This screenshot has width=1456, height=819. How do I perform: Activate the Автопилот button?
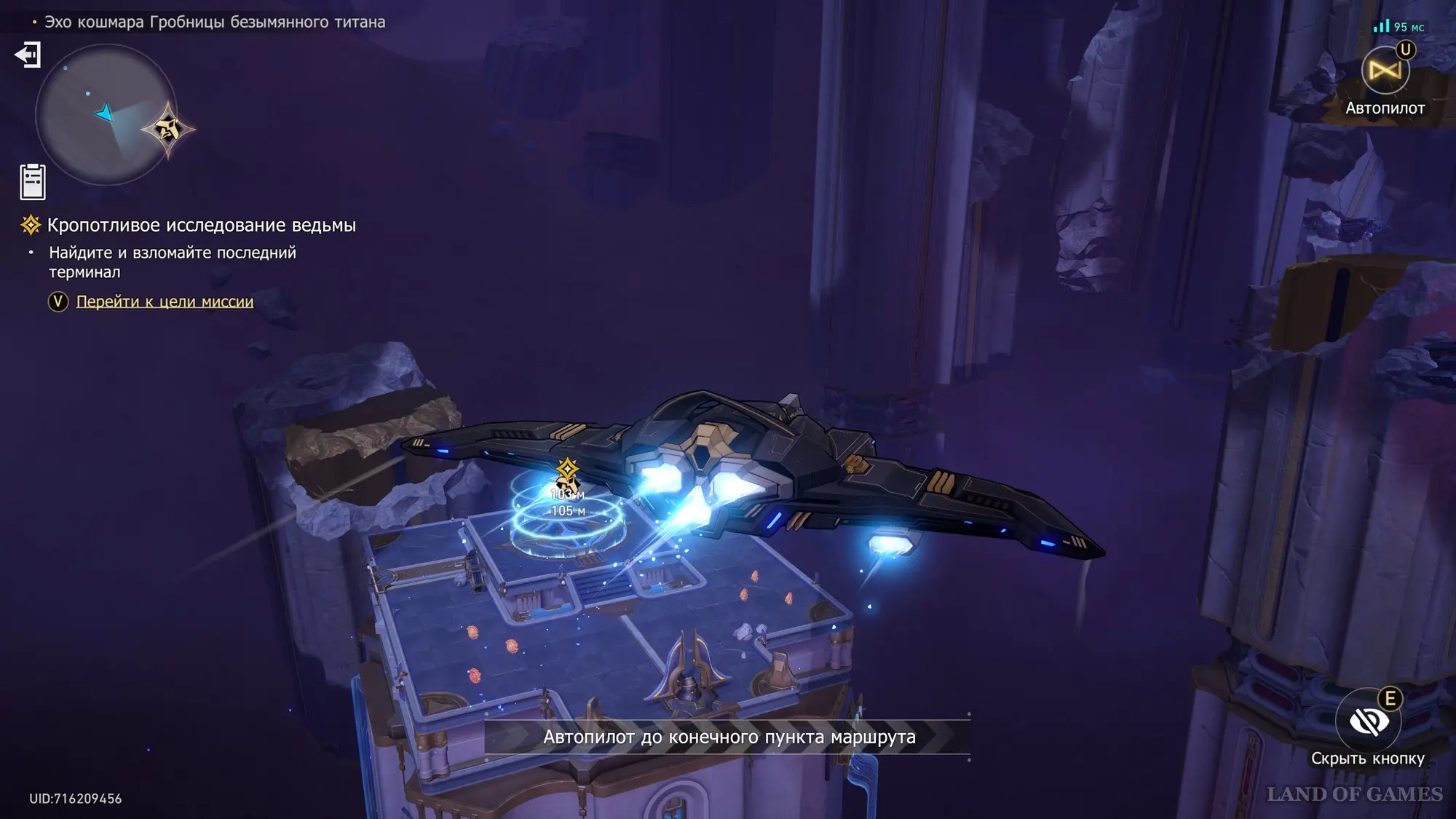tap(1385, 72)
